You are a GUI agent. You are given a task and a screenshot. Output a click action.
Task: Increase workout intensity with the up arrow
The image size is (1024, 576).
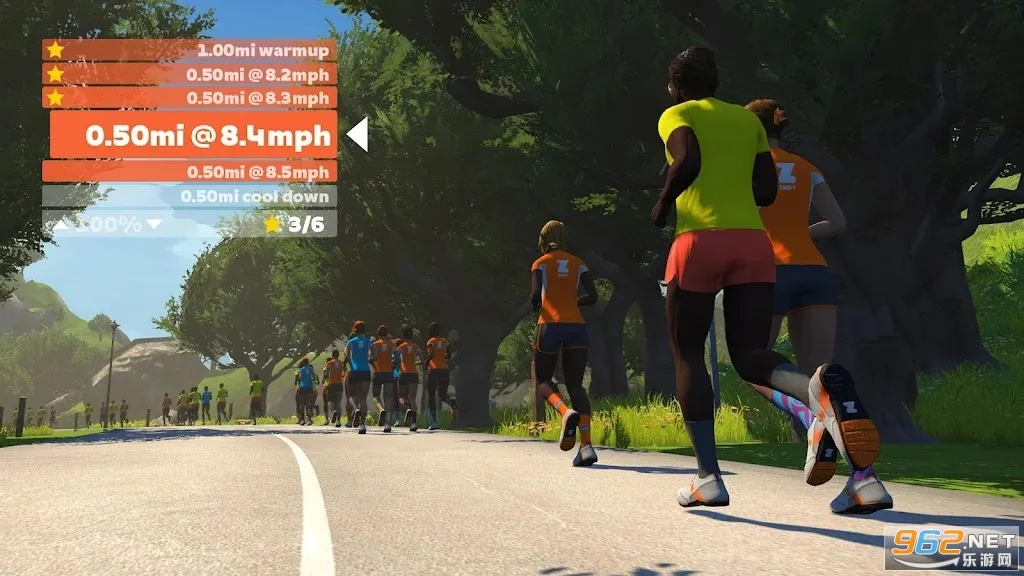coord(62,224)
